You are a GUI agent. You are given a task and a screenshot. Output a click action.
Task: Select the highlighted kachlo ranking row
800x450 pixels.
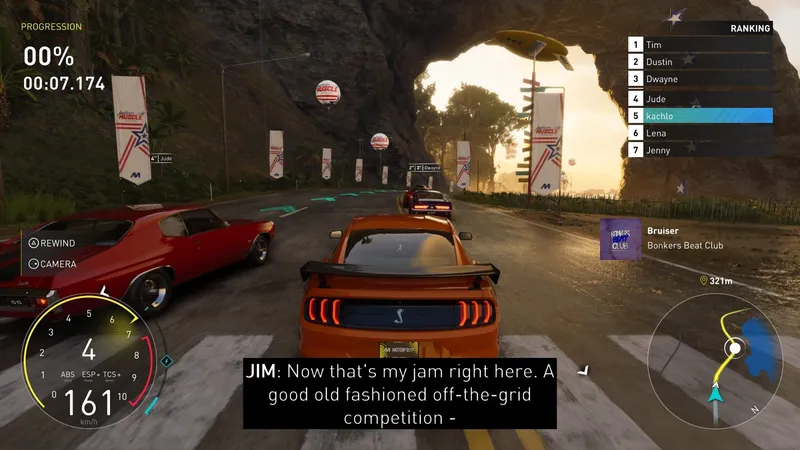click(700, 116)
